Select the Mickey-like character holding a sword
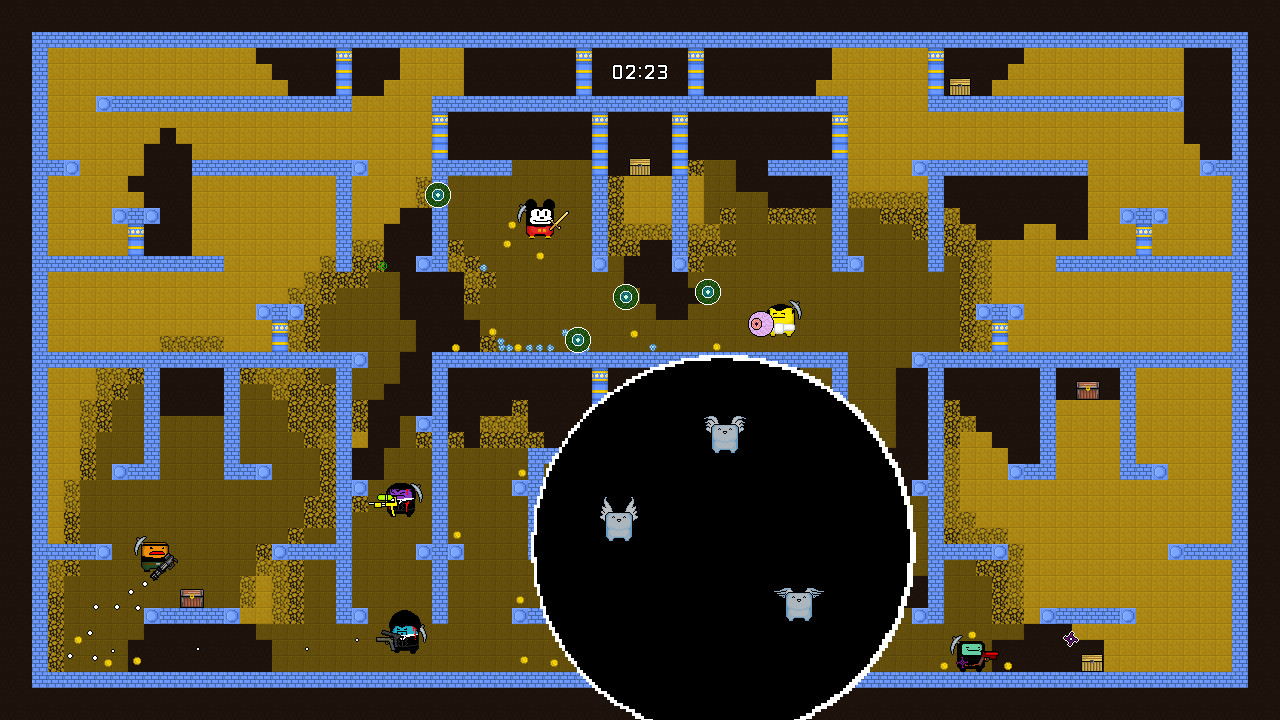Image resolution: width=1280 pixels, height=720 pixels. pos(541,218)
